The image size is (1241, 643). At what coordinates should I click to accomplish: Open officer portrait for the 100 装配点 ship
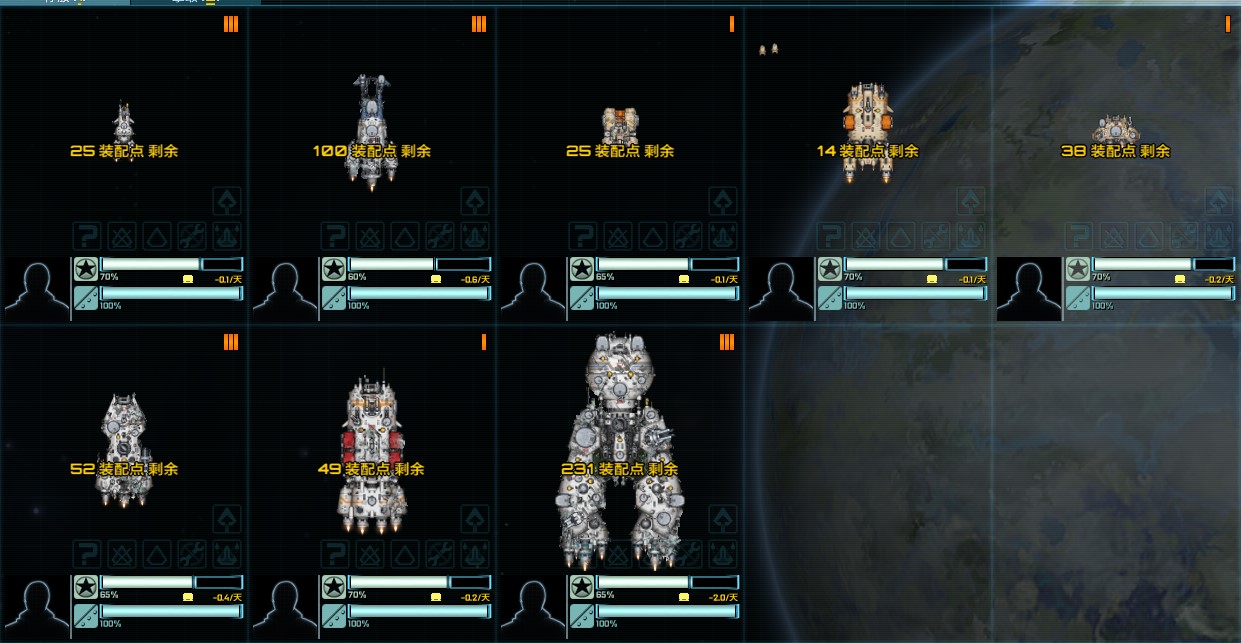click(284, 289)
